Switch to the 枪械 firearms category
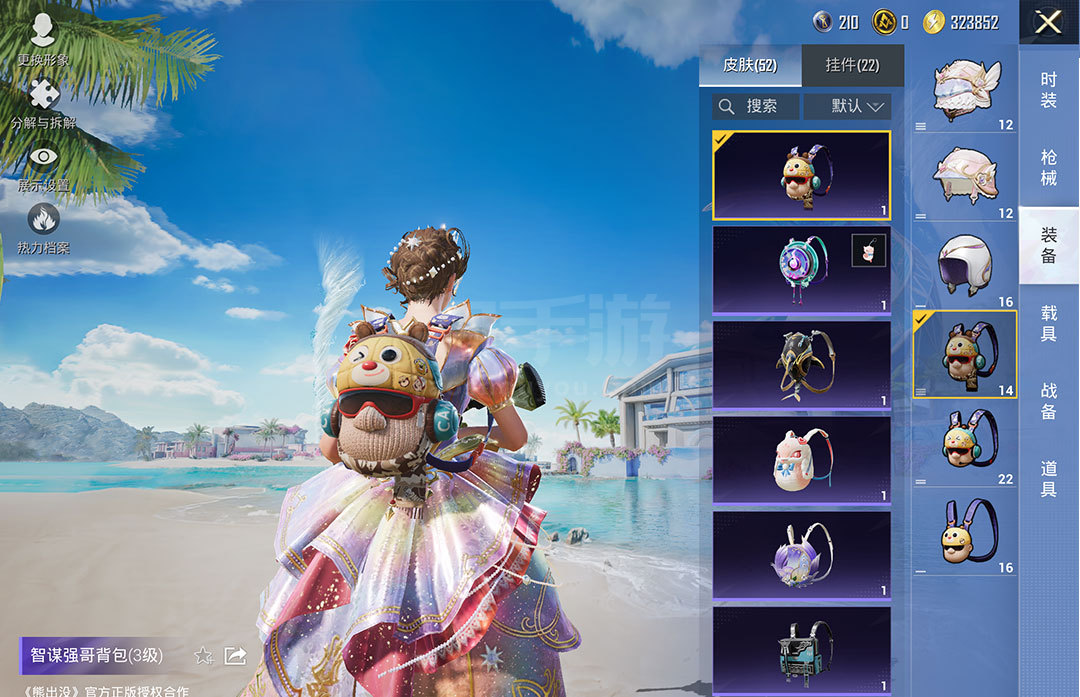1080x697 pixels. pyautogui.click(x=1048, y=168)
